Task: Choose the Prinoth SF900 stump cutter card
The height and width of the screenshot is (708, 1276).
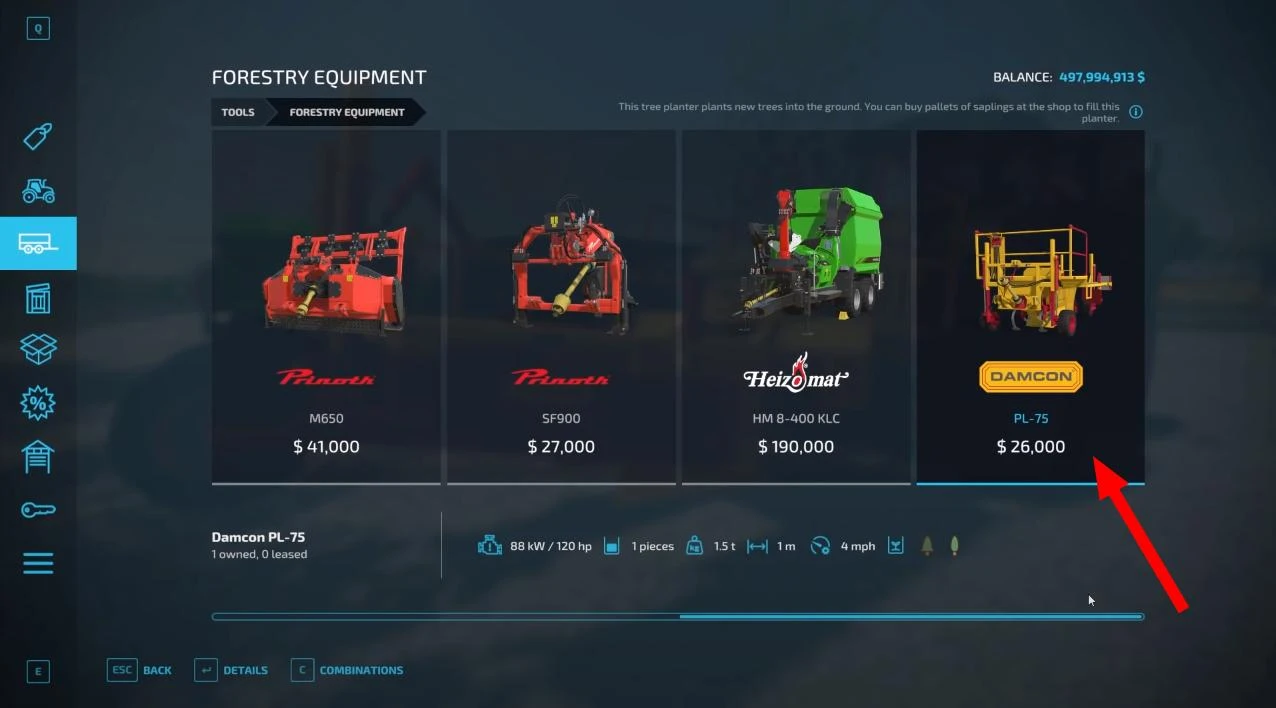Action: click(x=561, y=306)
